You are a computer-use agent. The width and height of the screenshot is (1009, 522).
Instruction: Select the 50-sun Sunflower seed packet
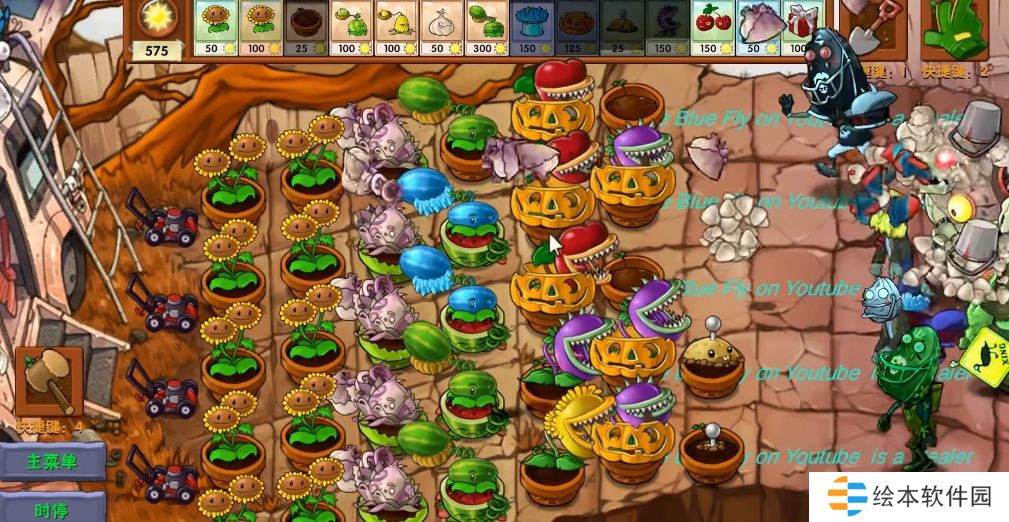pyautogui.click(x=213, y=27)
